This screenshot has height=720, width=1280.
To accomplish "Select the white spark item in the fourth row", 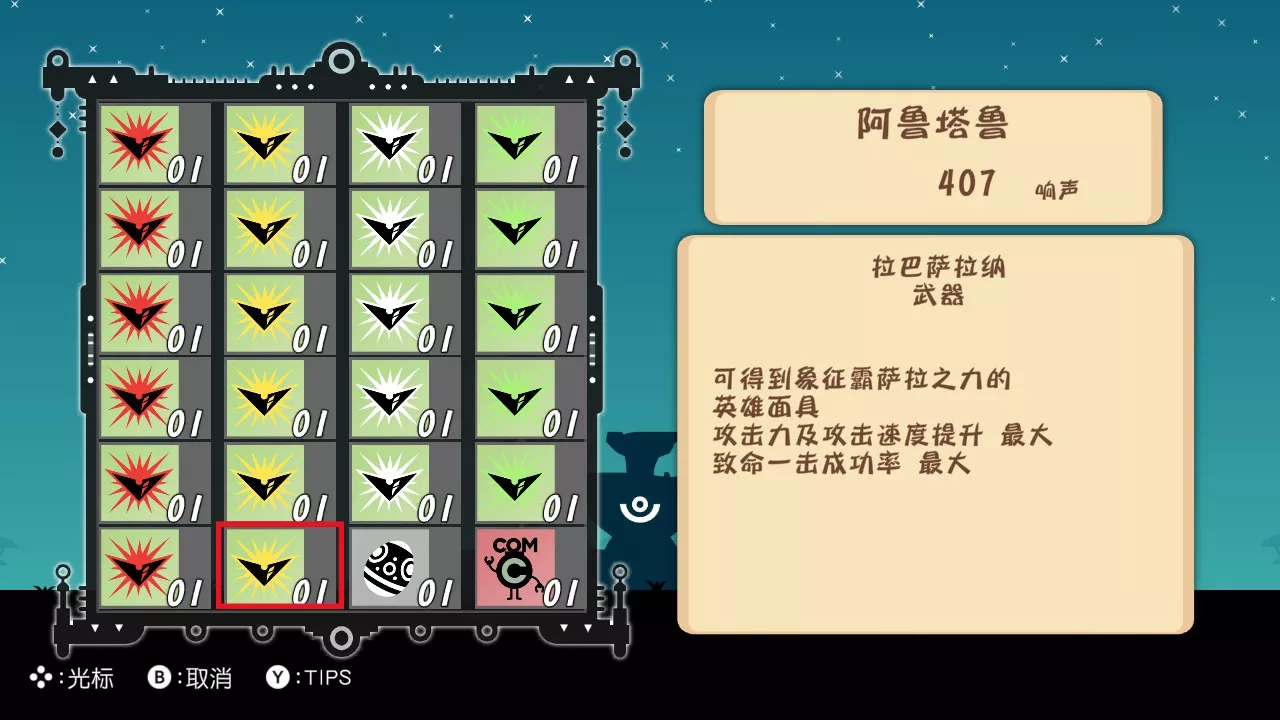I will 388,398.
